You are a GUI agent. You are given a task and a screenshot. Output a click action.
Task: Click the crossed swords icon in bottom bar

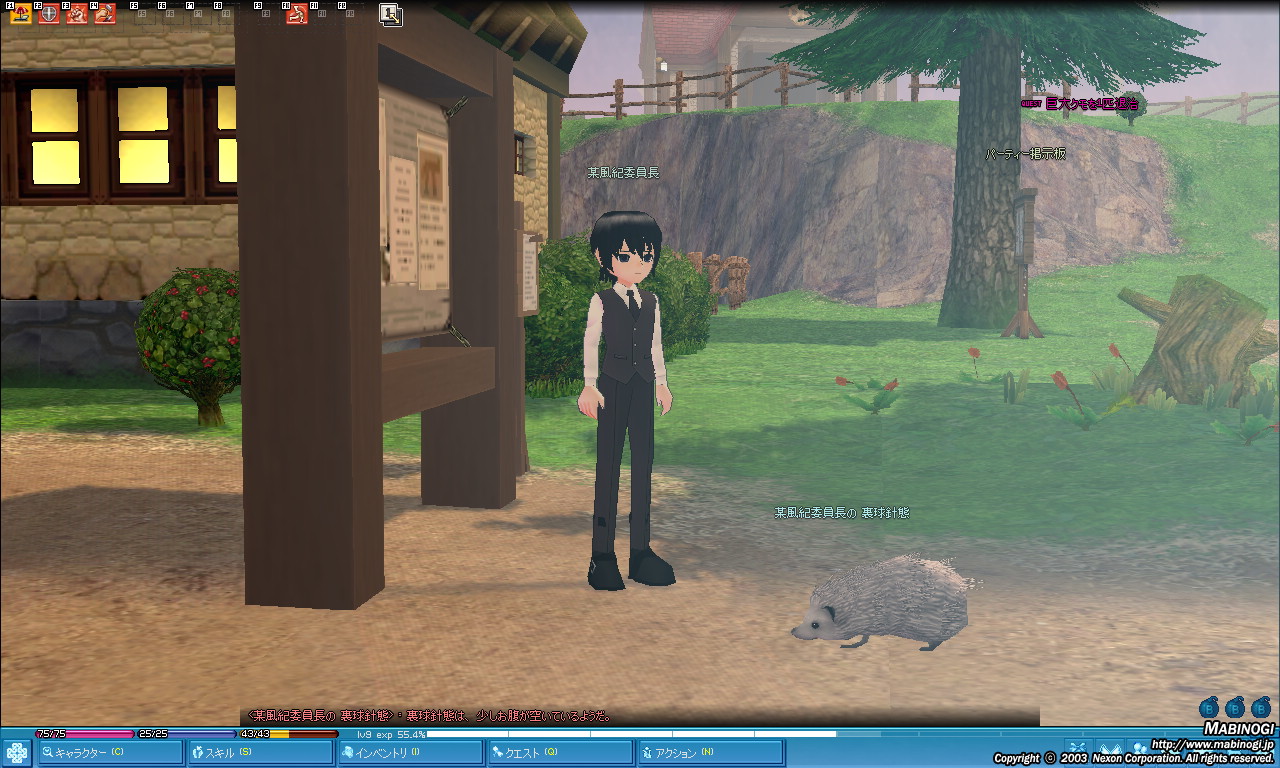pyautogui.click(x=1077, y=747)
